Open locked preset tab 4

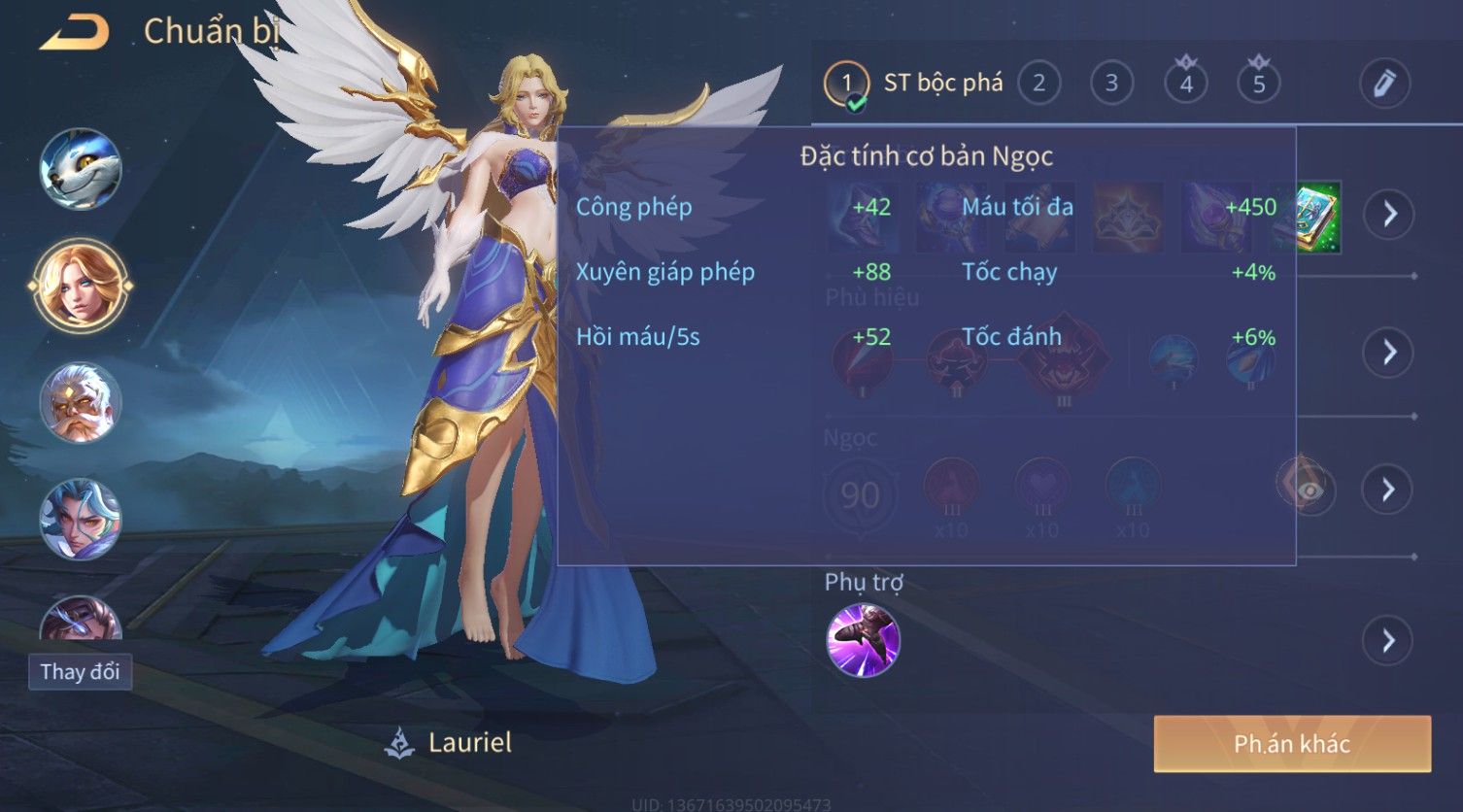1185,84
